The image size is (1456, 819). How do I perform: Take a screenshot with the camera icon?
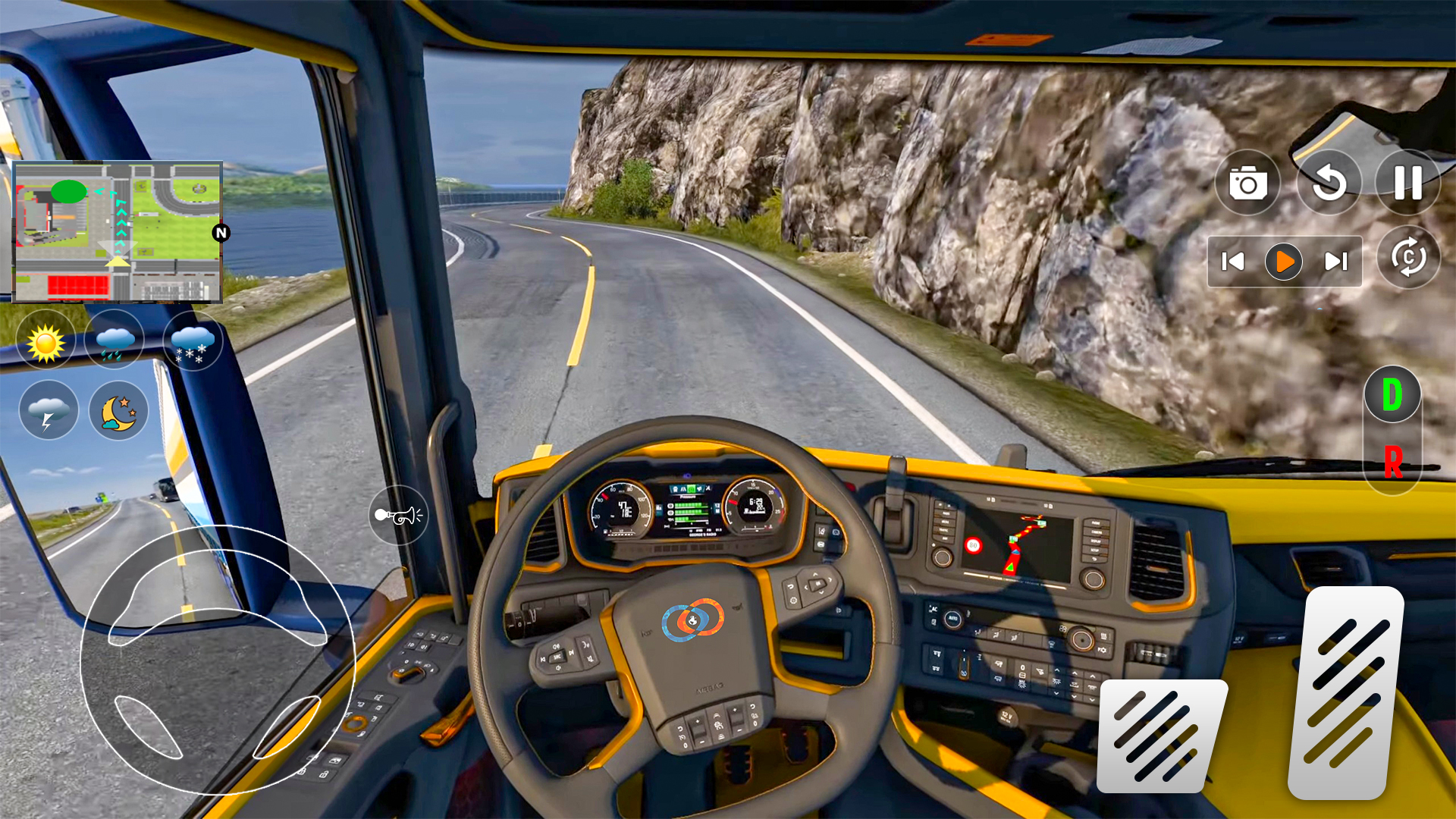pyautogui.click(x=1247, y=182)
